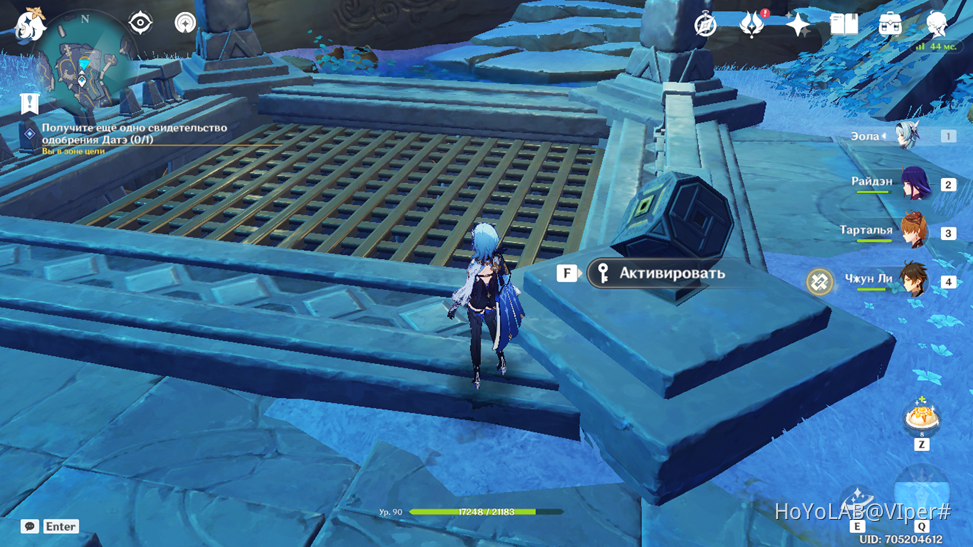Open the four-pointed star Wish menu

point(797,25)
